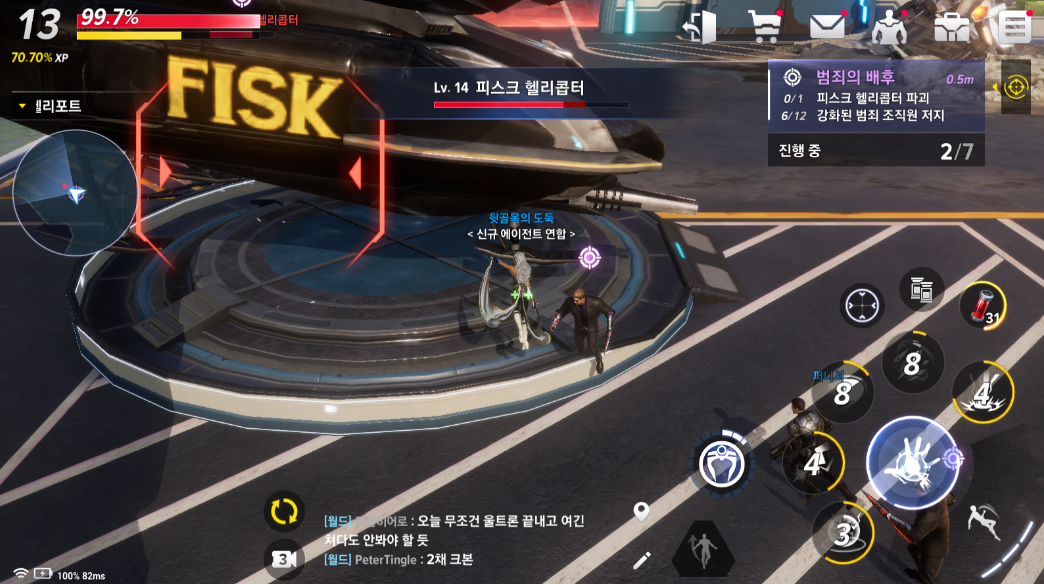Screen dimensions: 1044x584
Task: Open the main hamburger menu
Action: tap(1013, 27)
